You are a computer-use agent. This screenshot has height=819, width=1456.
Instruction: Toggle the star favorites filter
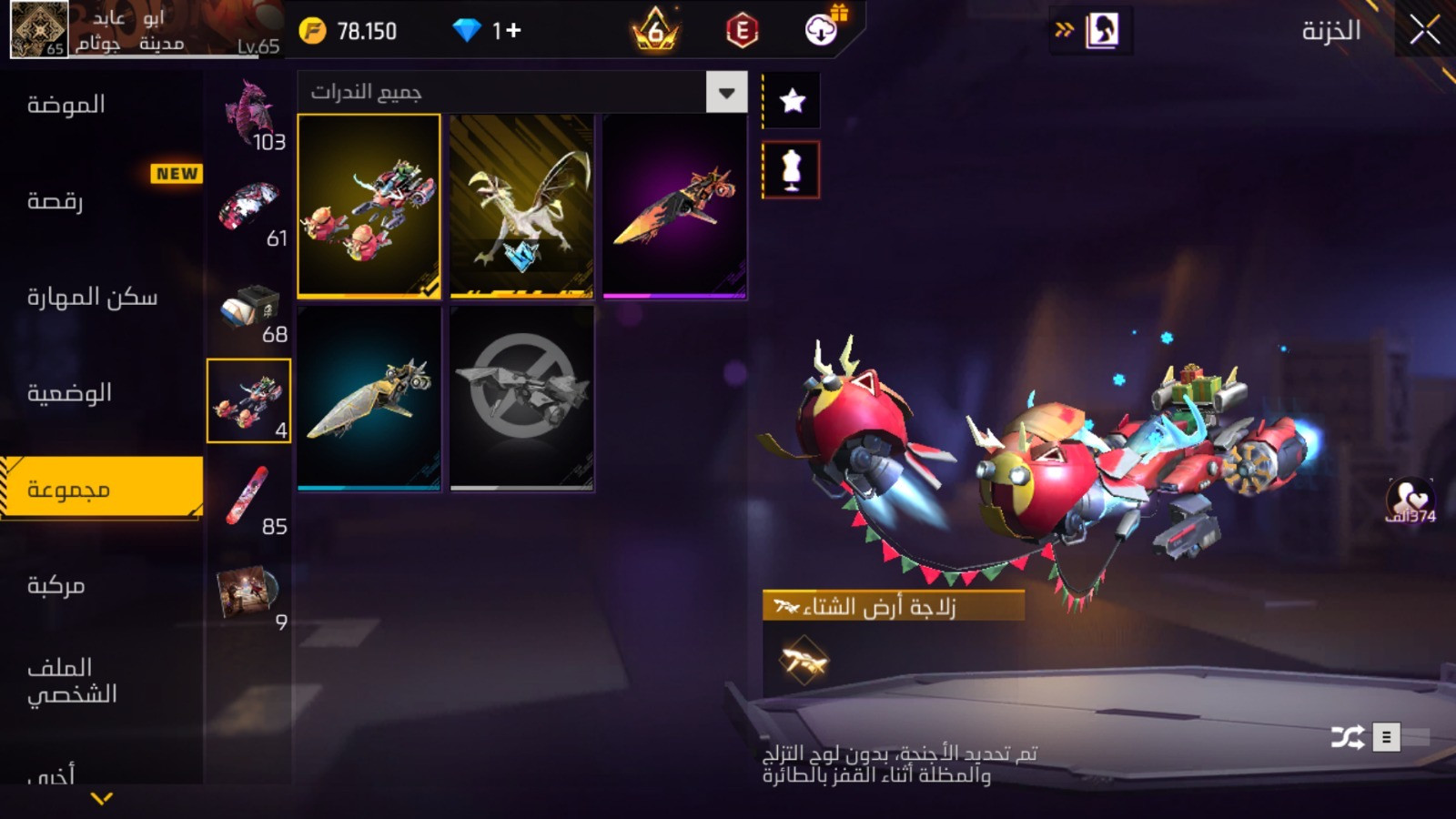tap(792, 100)
